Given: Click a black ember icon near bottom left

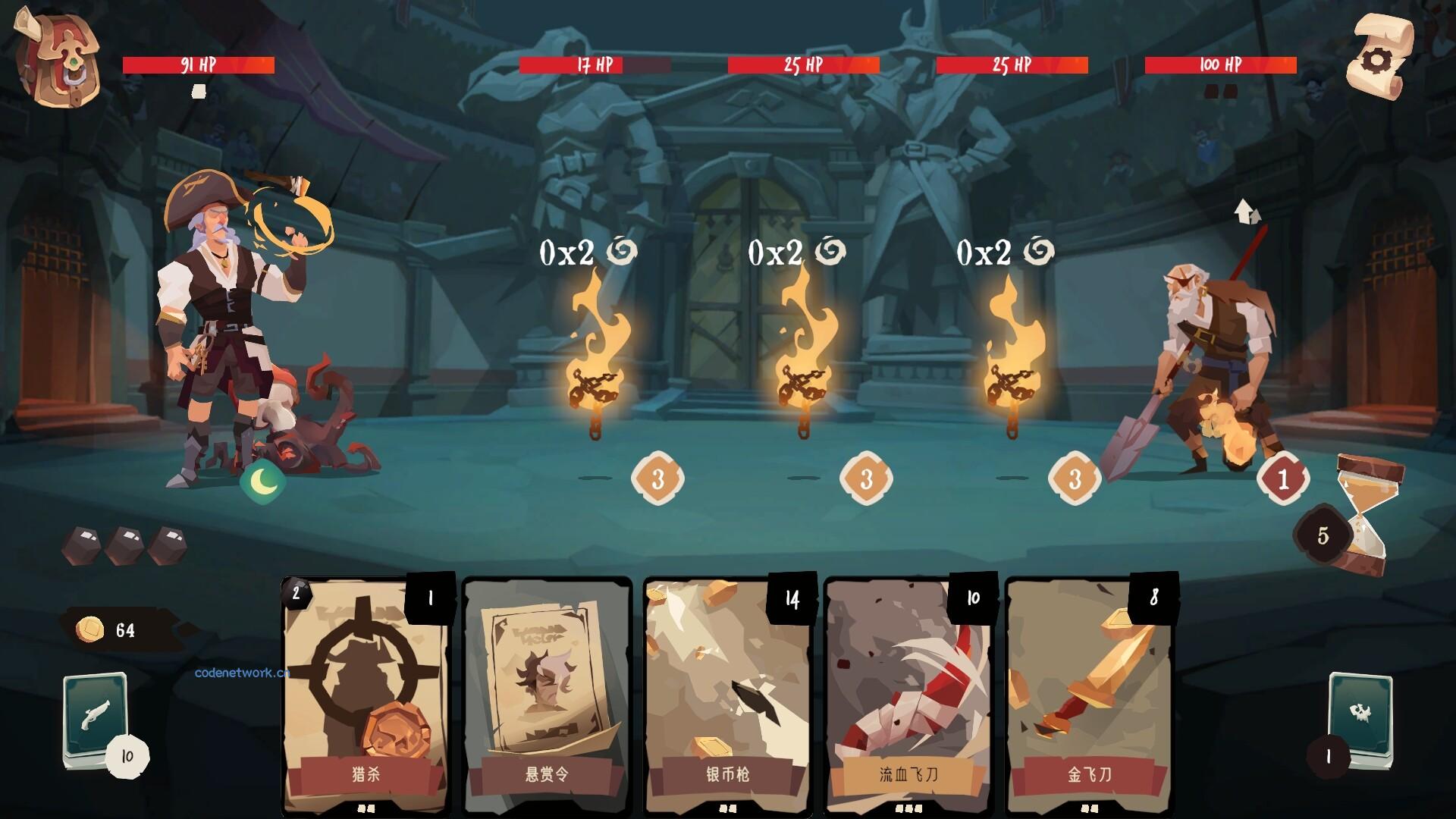Looking at the screenshot, I should [83, 544].
